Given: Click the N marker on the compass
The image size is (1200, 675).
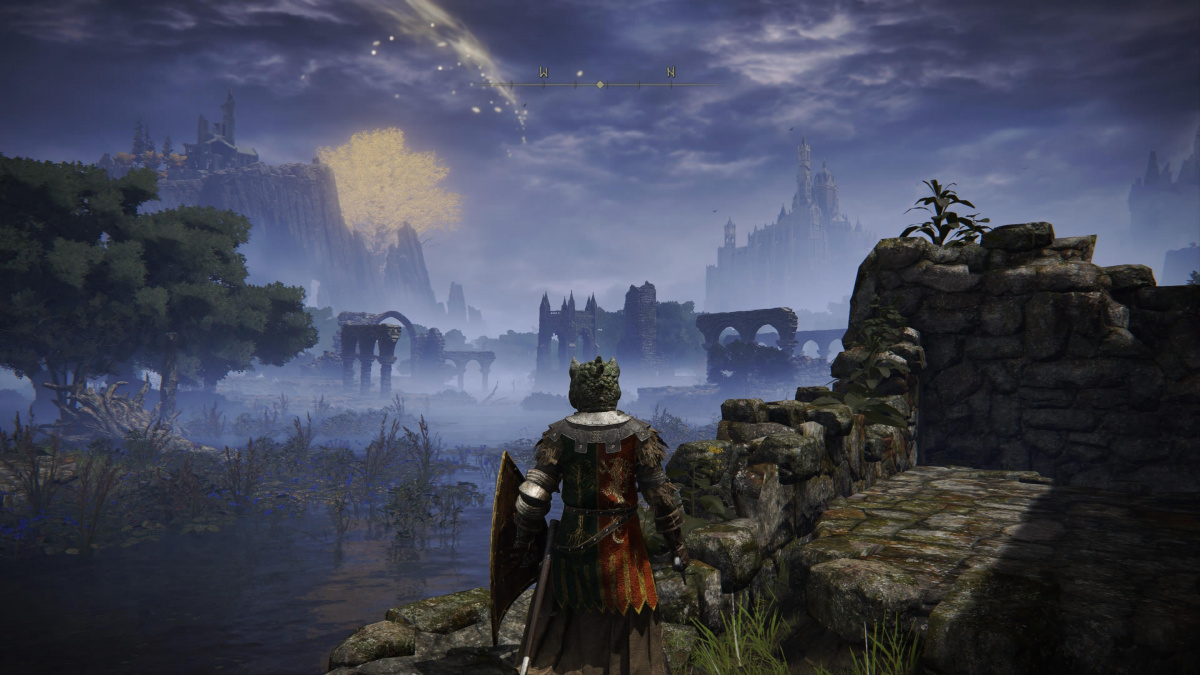Looking at the screenshot, I should click(671, 72).
